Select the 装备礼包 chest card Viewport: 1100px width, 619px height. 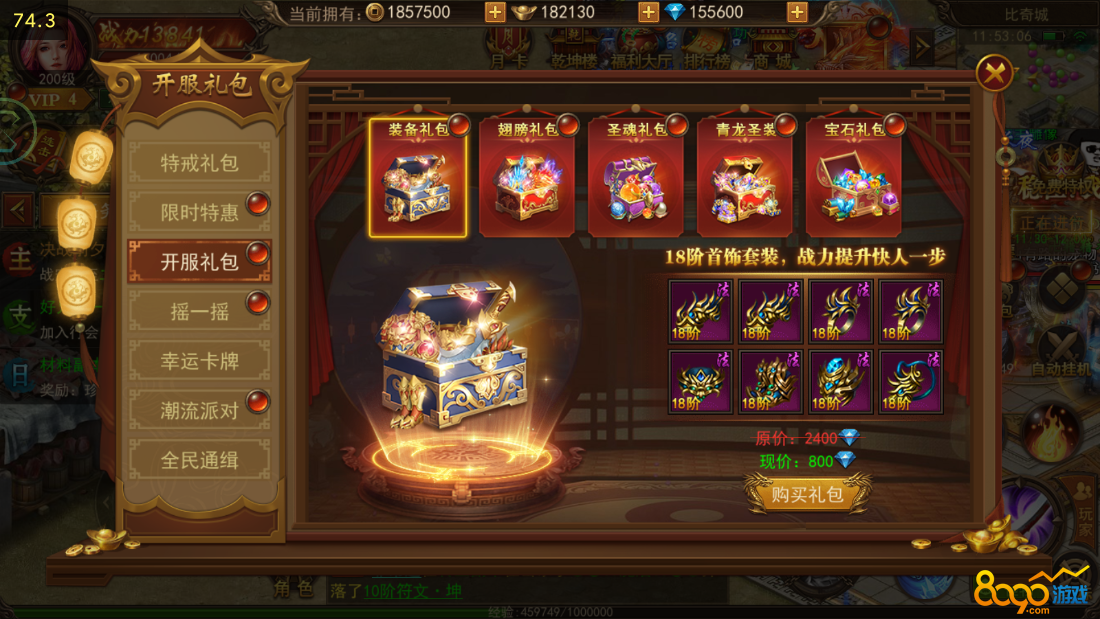point(418,178)
